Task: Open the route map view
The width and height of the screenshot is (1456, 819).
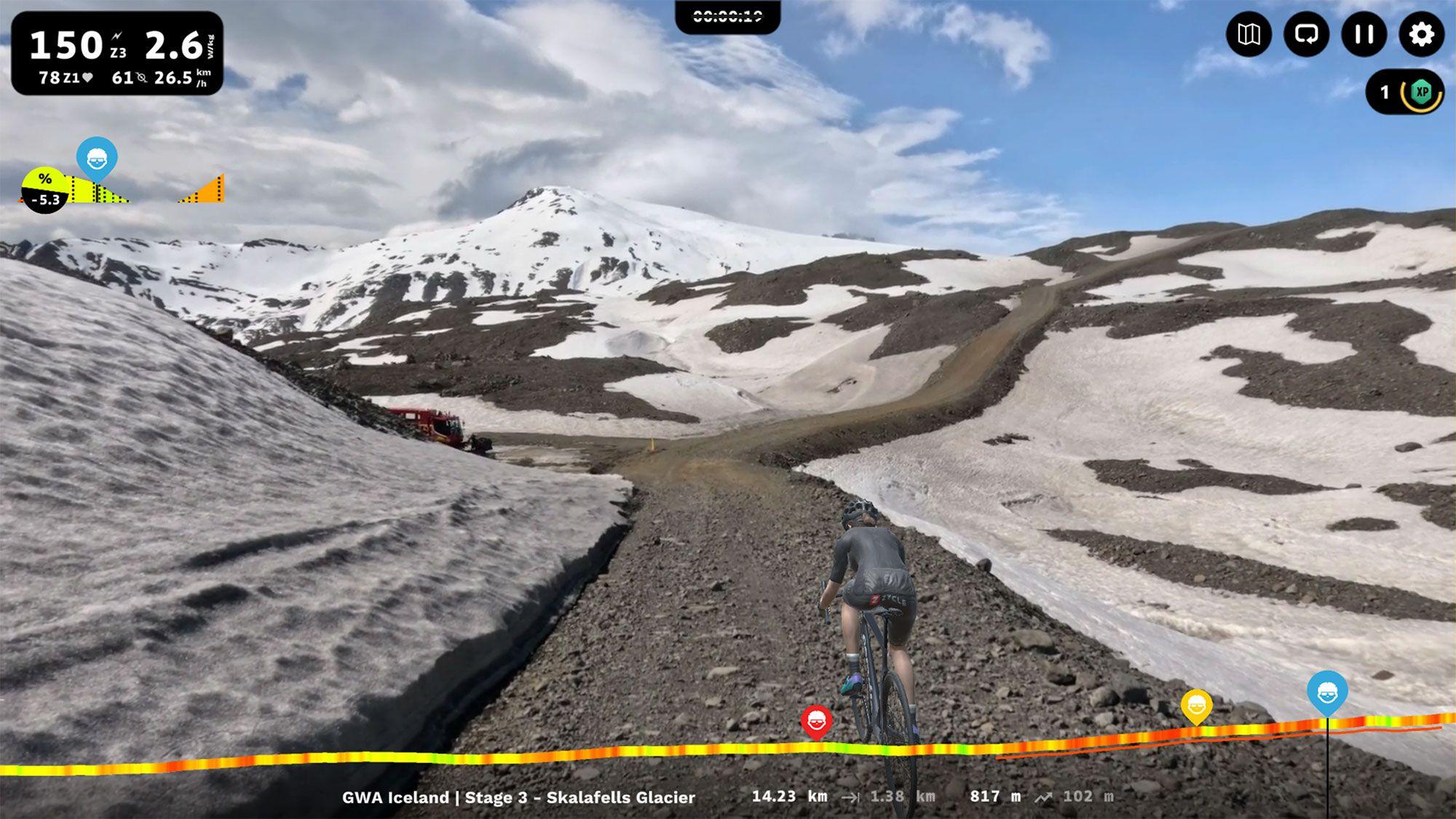Action: pyautogui.click(x=1249, y=34)
